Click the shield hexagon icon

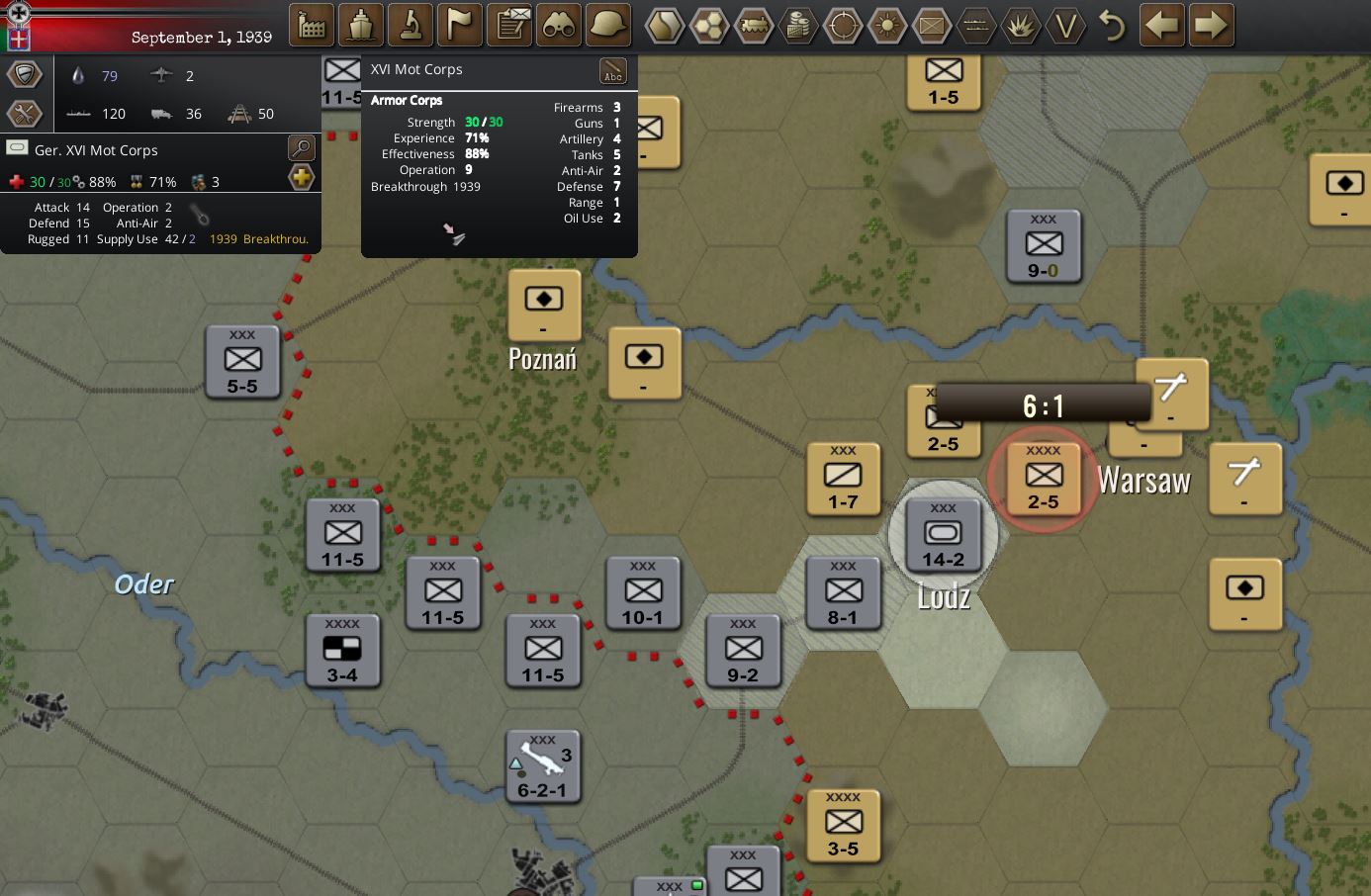pyautogui.click(x=24, y=73)
